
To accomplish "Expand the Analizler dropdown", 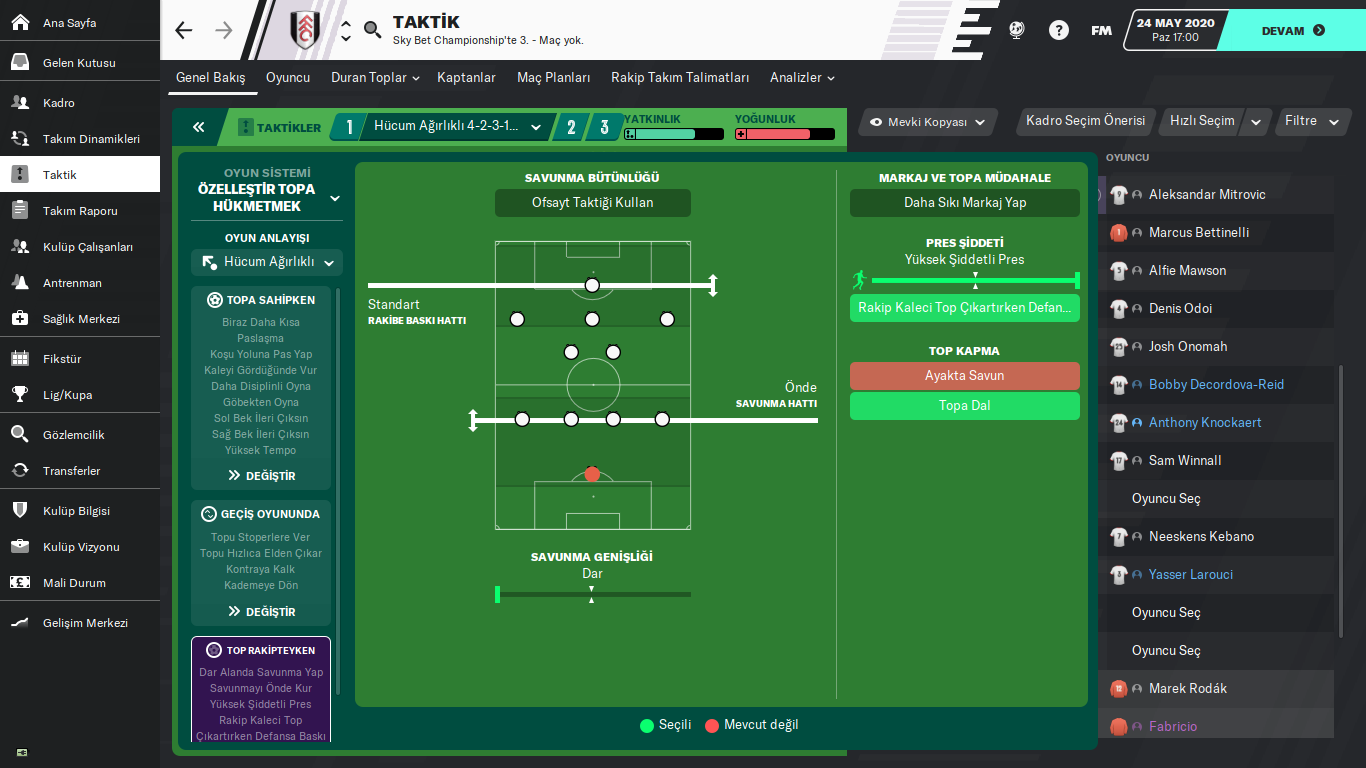I will click(x=802, y=78).
